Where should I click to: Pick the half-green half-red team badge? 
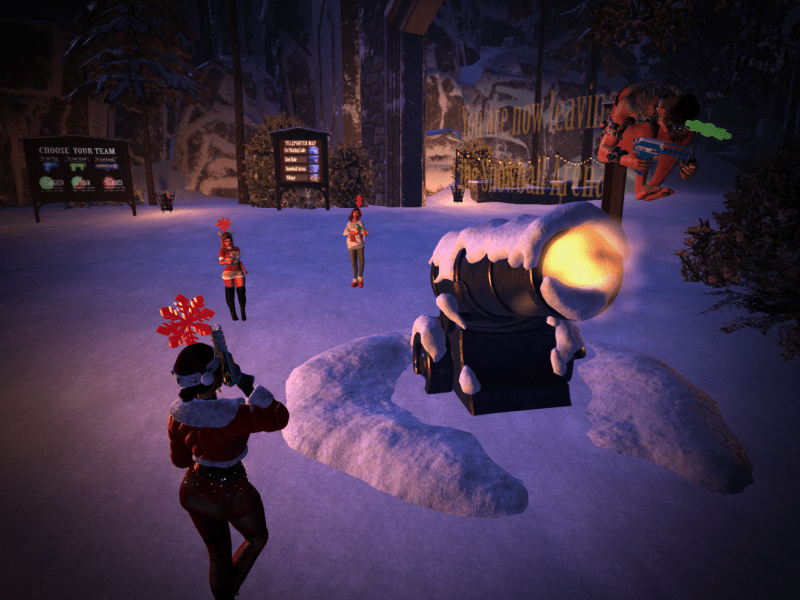click(x=79, y=183)
